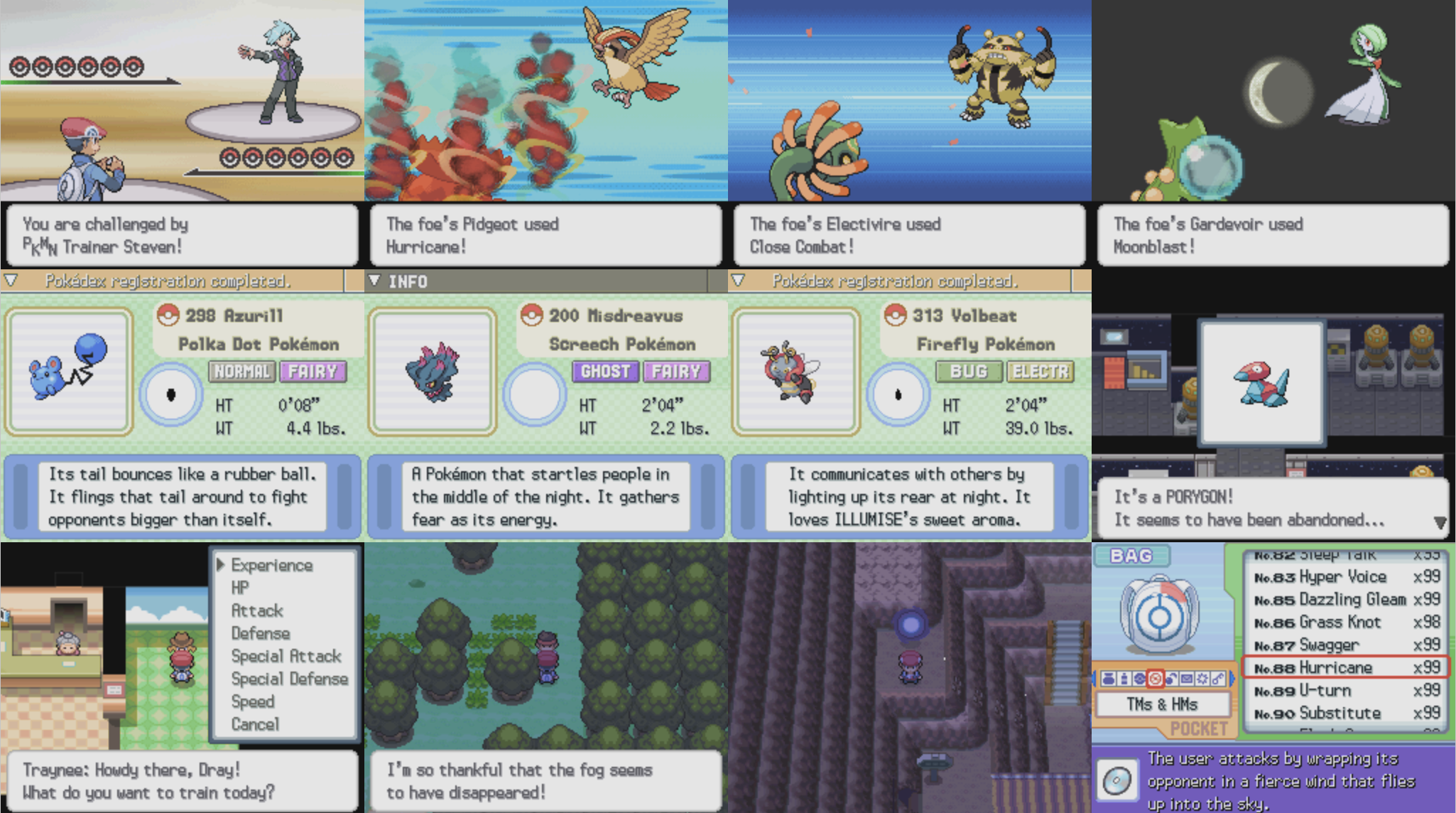Viewport: 1456px width, 813px height.
Task: Select the TMs & HMs pocket icon
Action: point(1156,679)
